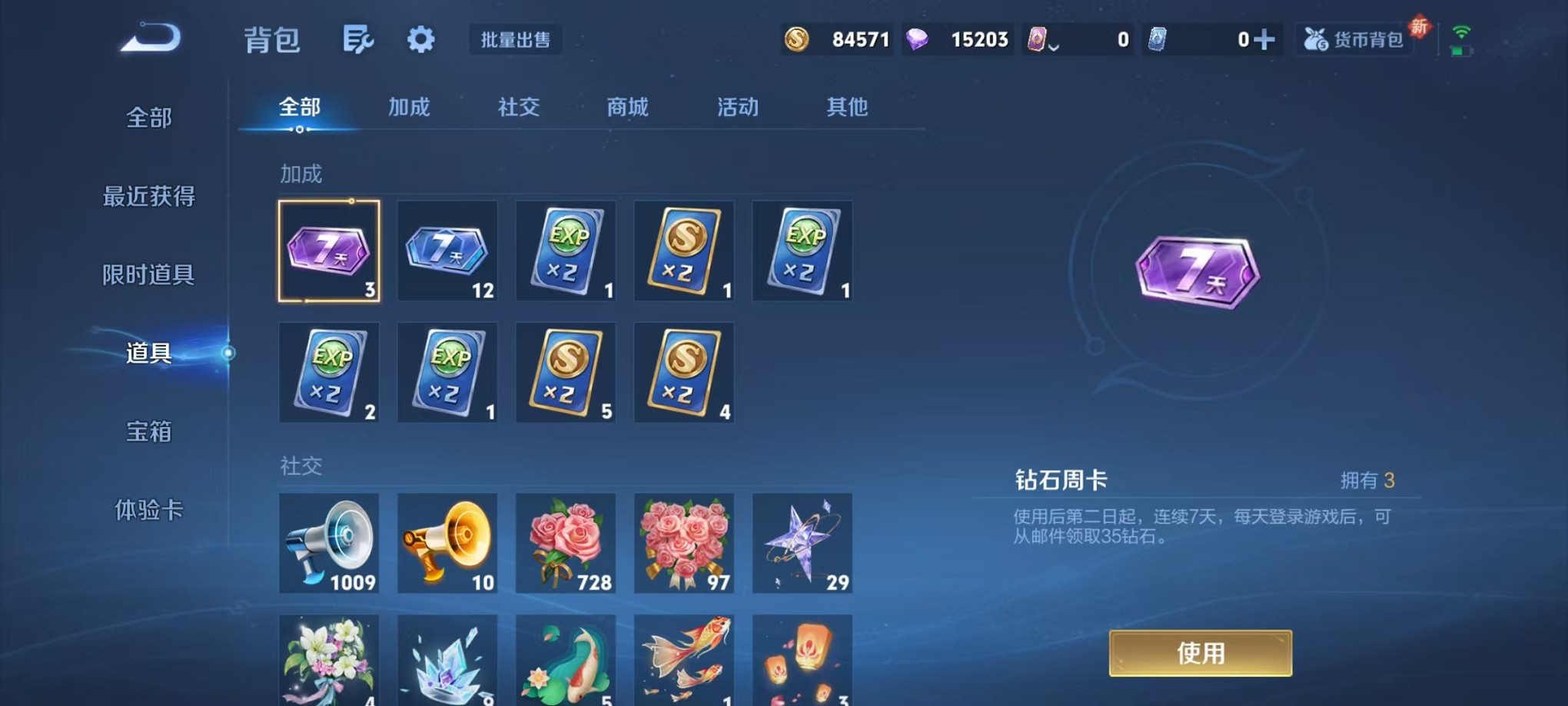1568x706 pixels.
Task: Open the 宝箱 category in the sidebar
Action: [x=148, y=432]
